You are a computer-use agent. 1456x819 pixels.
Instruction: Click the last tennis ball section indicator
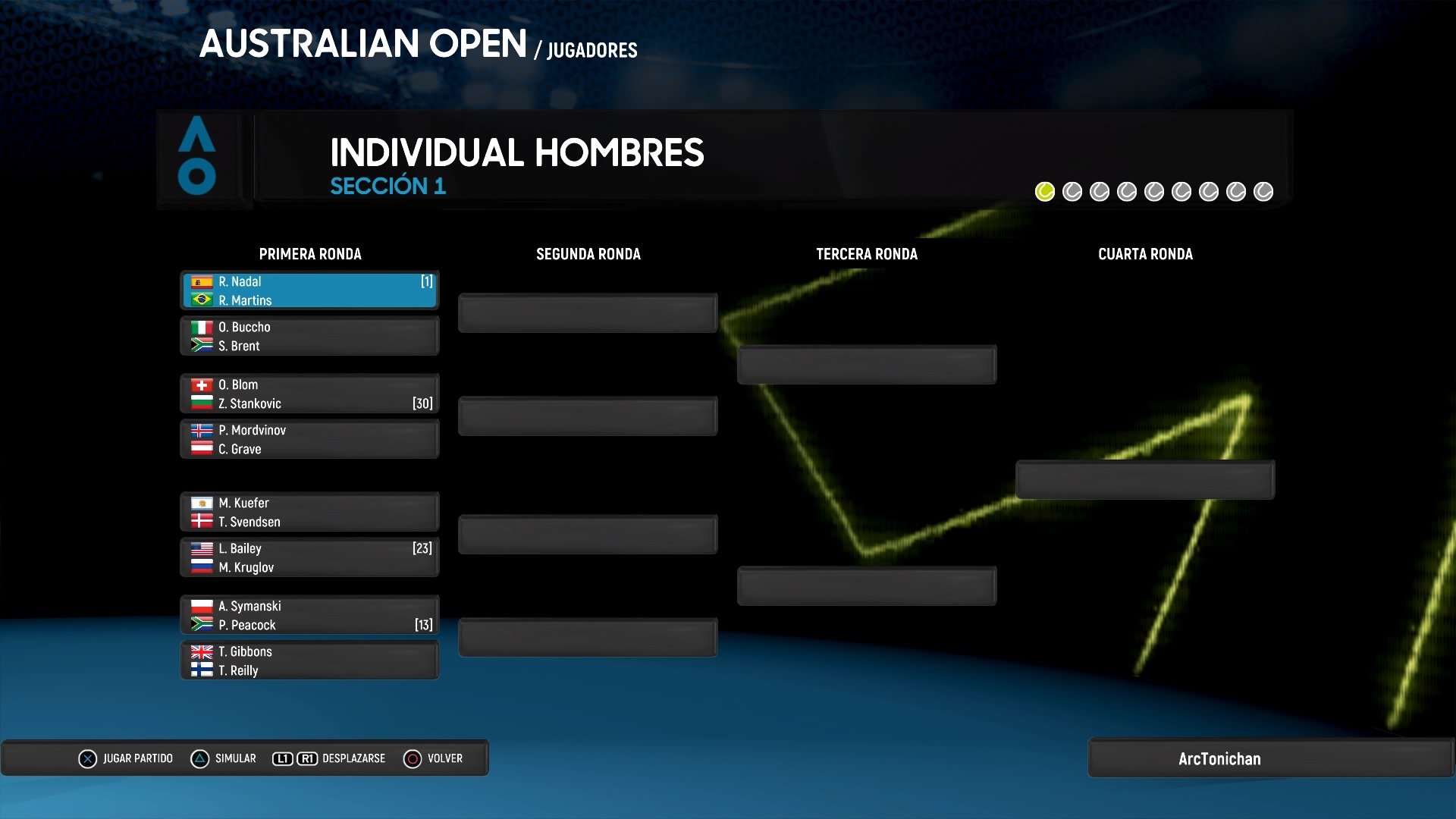point(1263,191)
